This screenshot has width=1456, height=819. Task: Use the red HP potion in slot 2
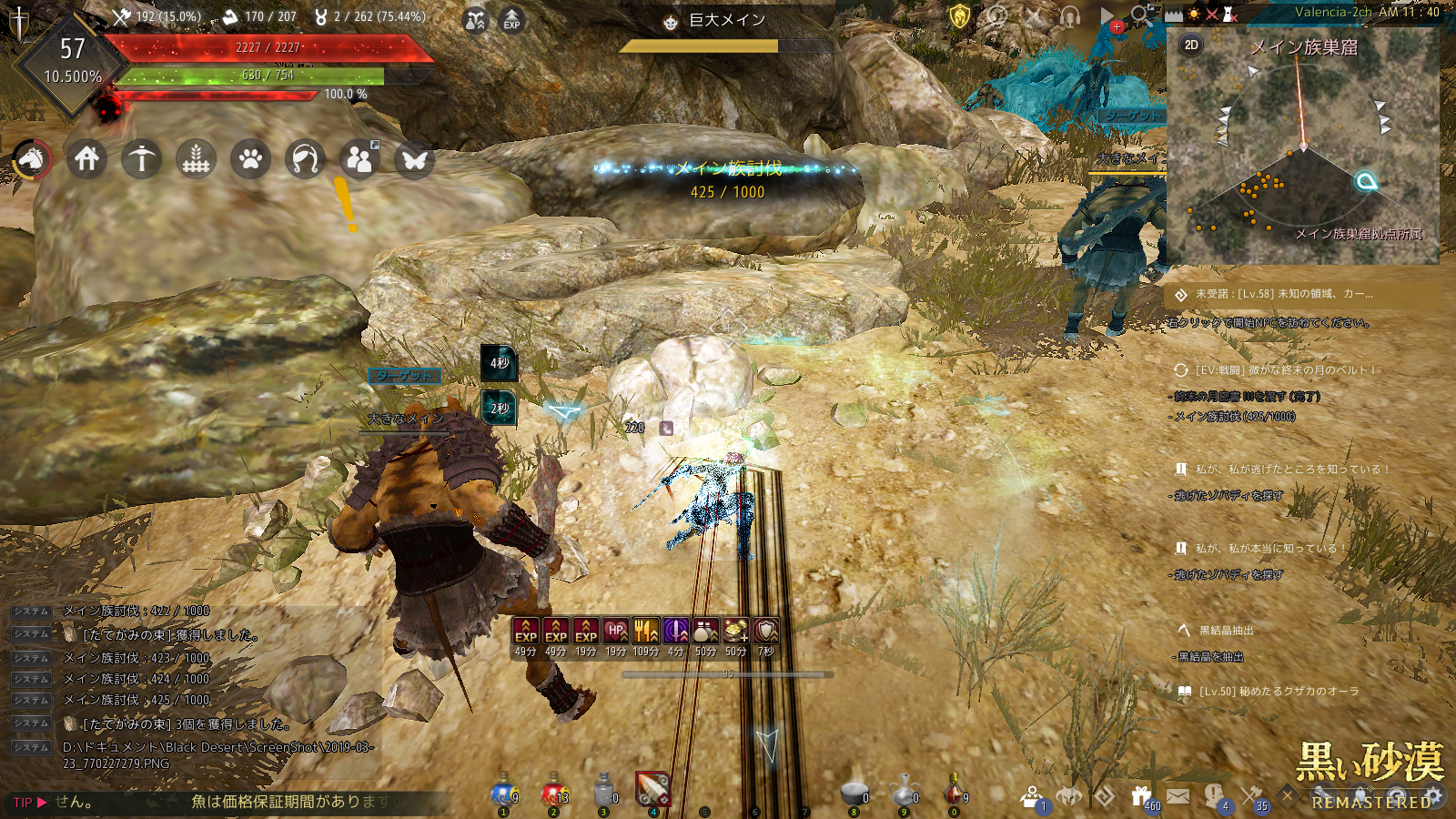pos(553,794)
